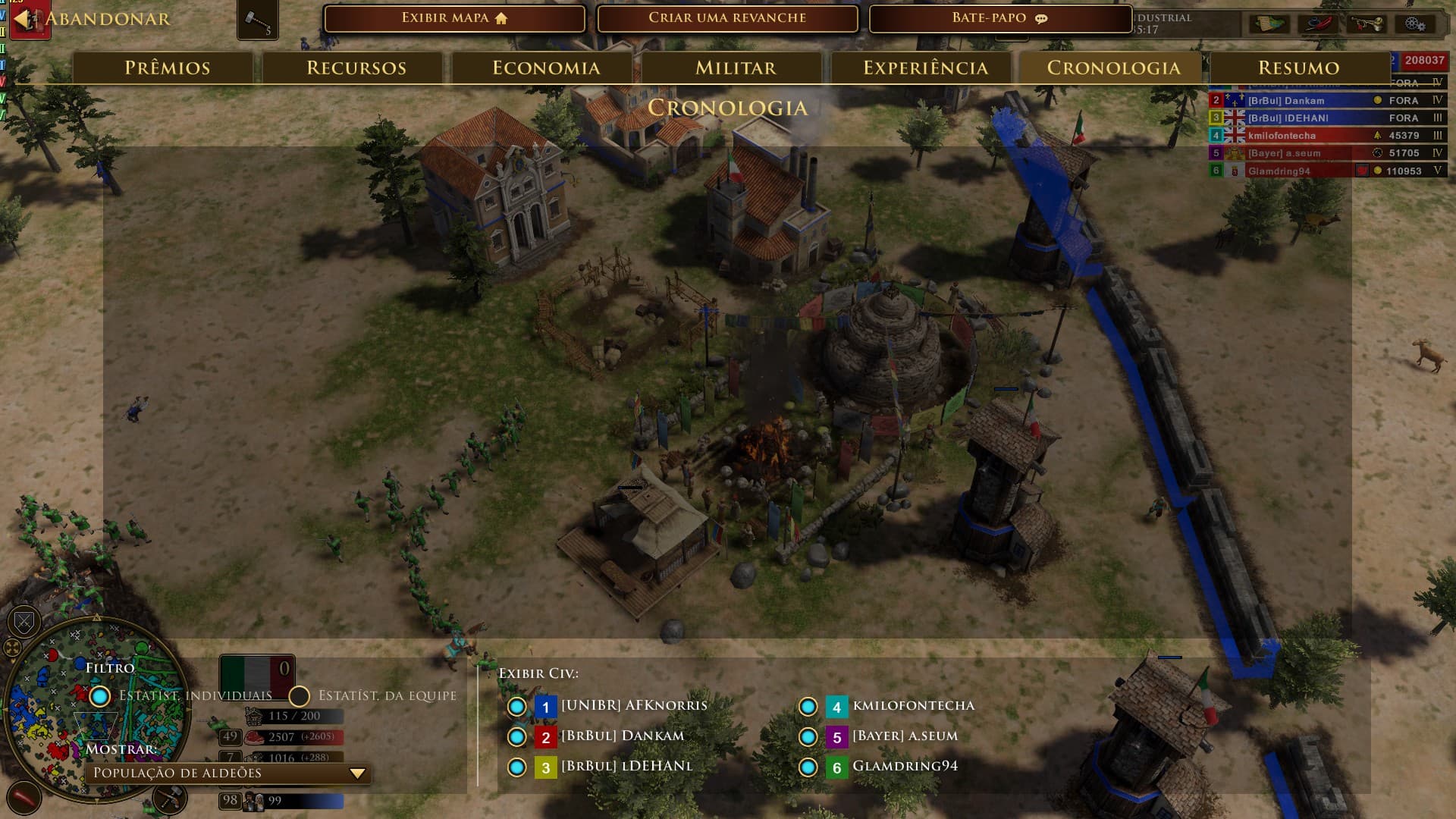
Task: Select Estatíst. Individuais filter
Action: [100, 696]
